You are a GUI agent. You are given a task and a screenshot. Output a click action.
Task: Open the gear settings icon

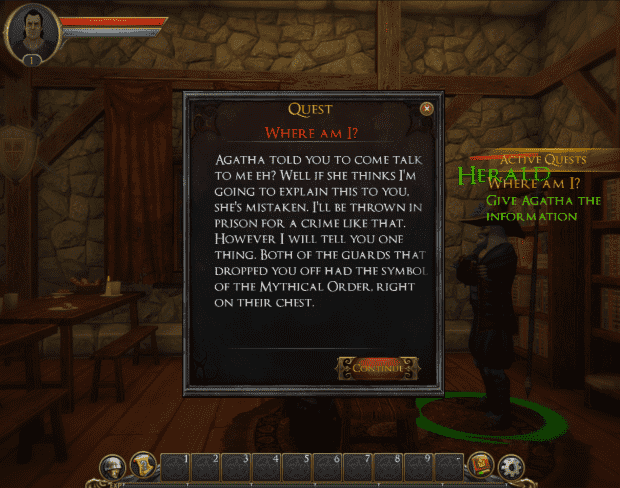click(x=510, y=466)
